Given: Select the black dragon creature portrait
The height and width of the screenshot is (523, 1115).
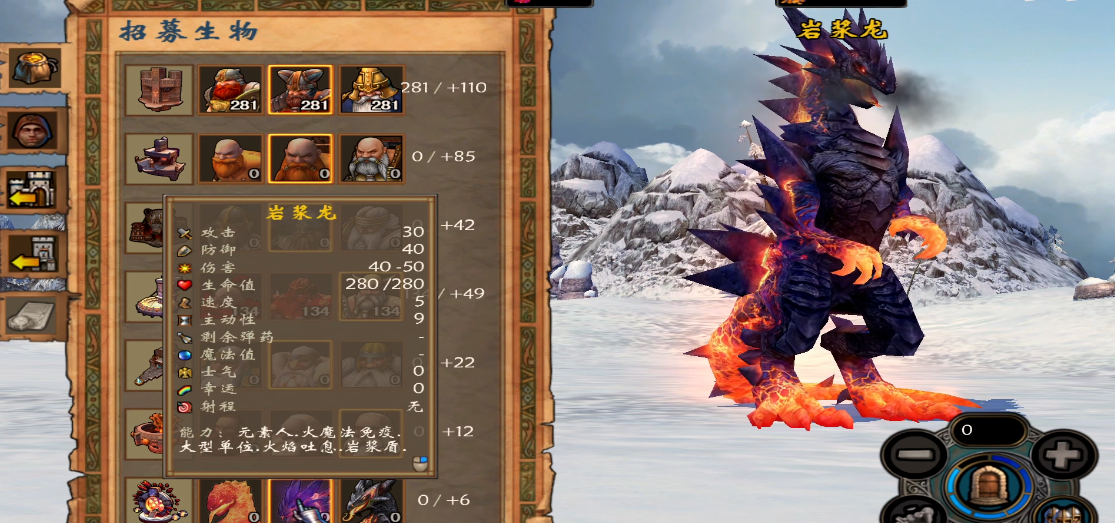Looking at the screenshot, I should click(x=371, y=501).
